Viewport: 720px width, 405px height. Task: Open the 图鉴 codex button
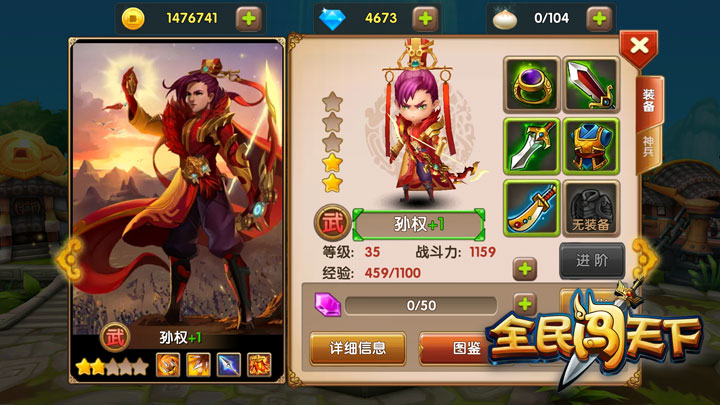tap(453, 348)
